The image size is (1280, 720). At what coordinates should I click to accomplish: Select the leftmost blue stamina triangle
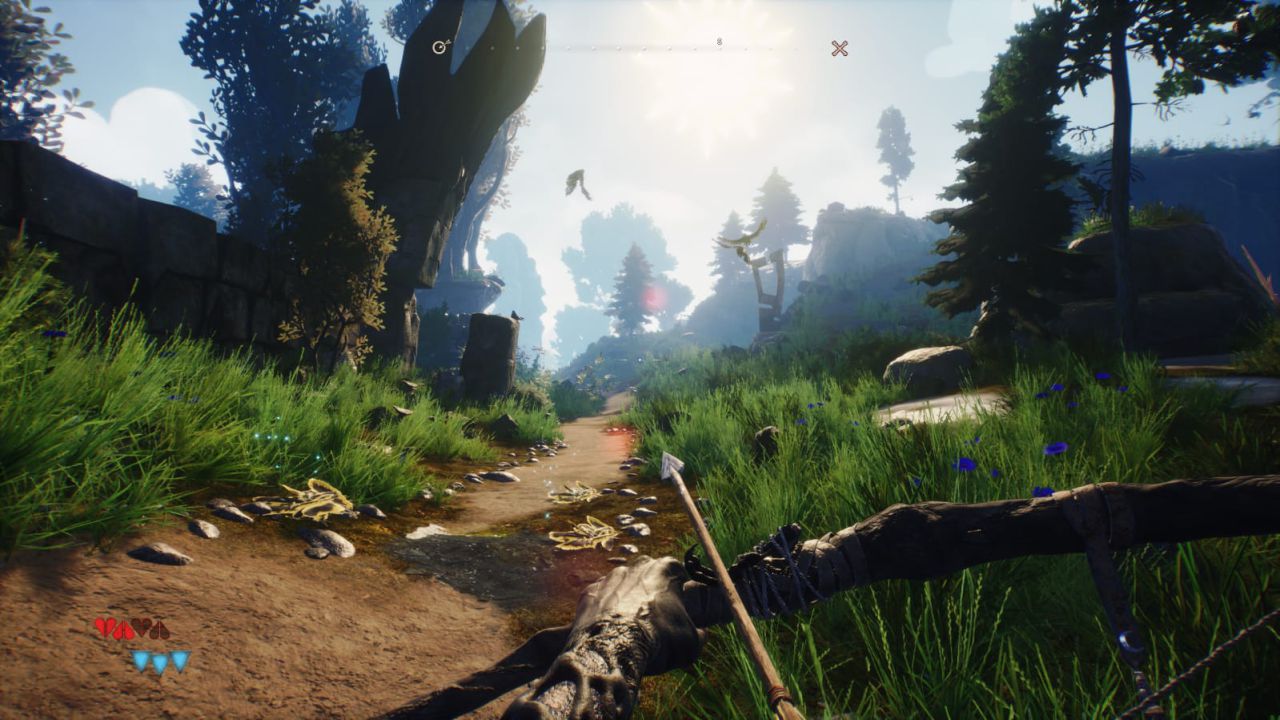[x=141, y=661]
